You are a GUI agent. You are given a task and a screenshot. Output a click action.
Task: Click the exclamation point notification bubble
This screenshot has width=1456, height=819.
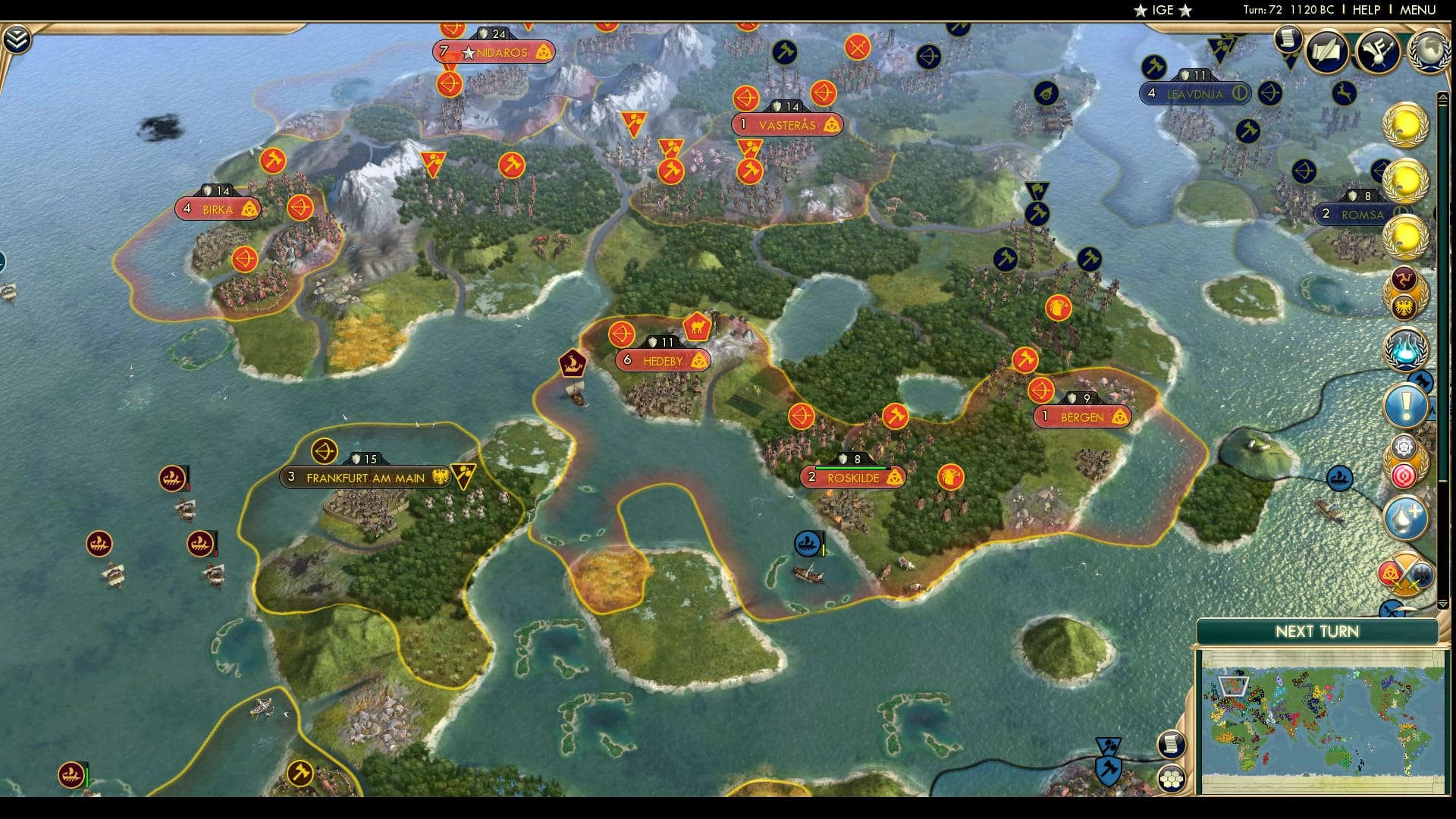tap(1404, 404)
